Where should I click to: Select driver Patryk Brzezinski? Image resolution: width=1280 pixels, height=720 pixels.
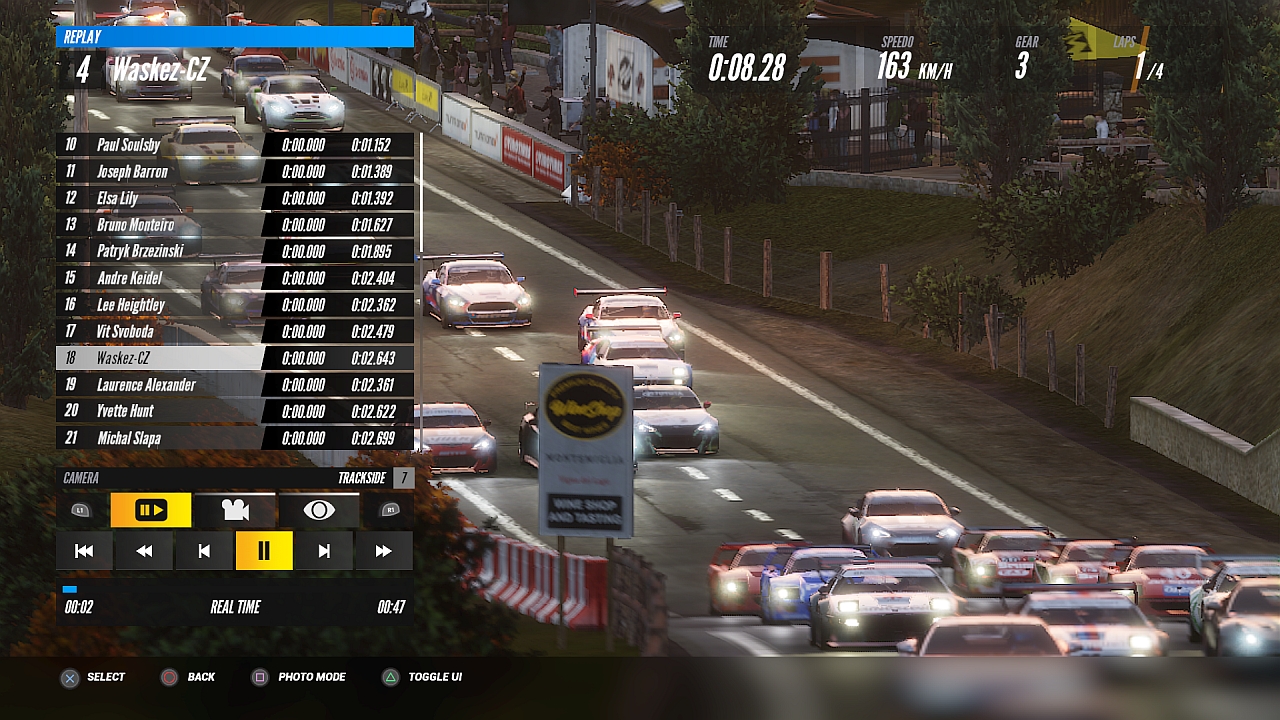[160, 251]
